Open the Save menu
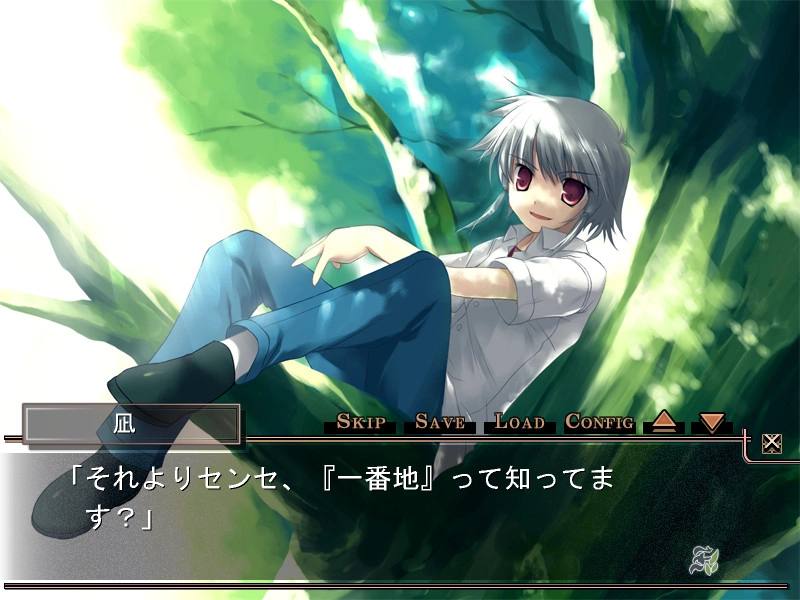The height and width of the screenshot is (600, 800). pyautogui.click(x=440, y=422)
